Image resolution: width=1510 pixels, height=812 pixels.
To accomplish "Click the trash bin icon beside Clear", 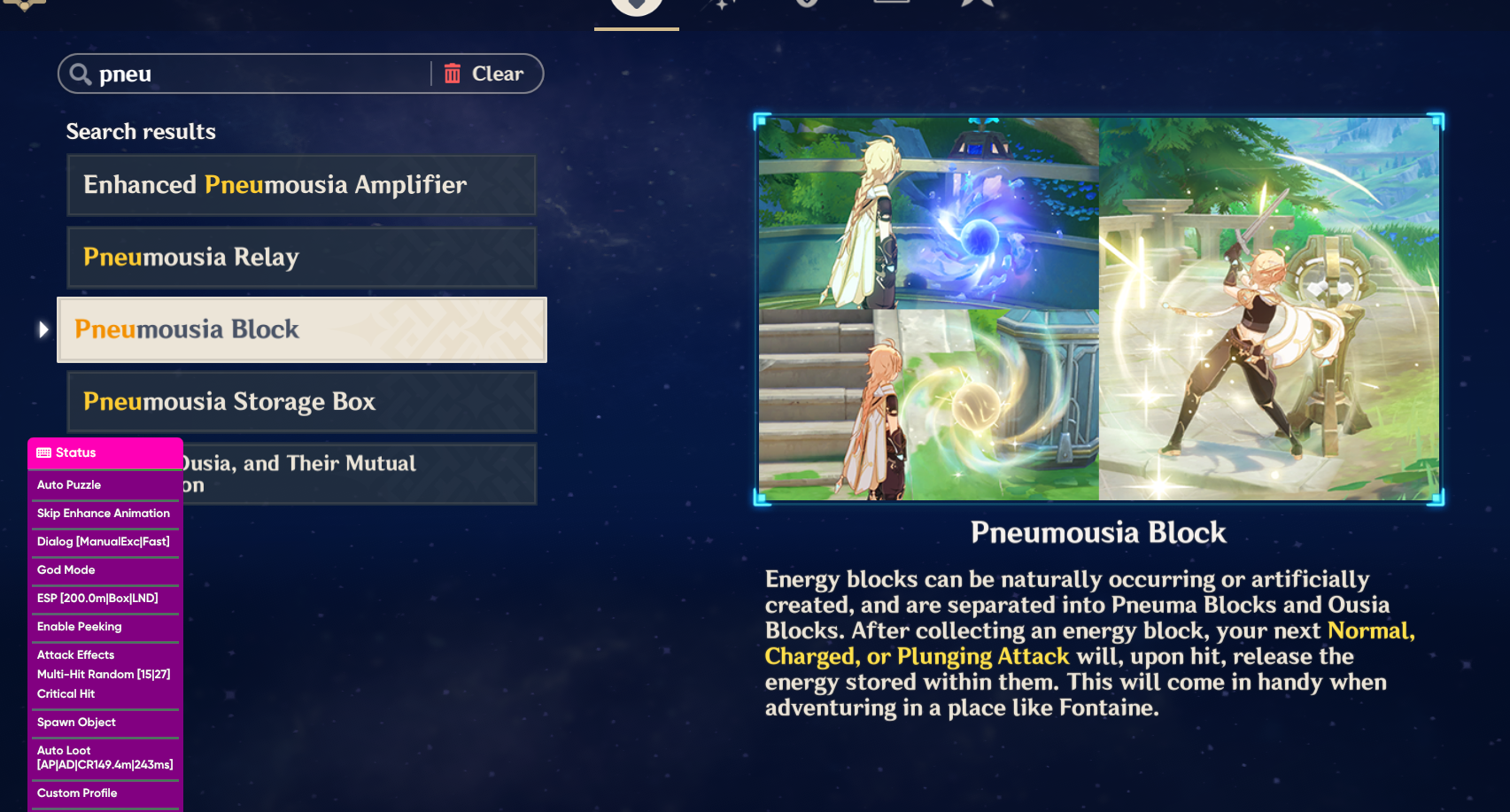I will pos(453,73).
